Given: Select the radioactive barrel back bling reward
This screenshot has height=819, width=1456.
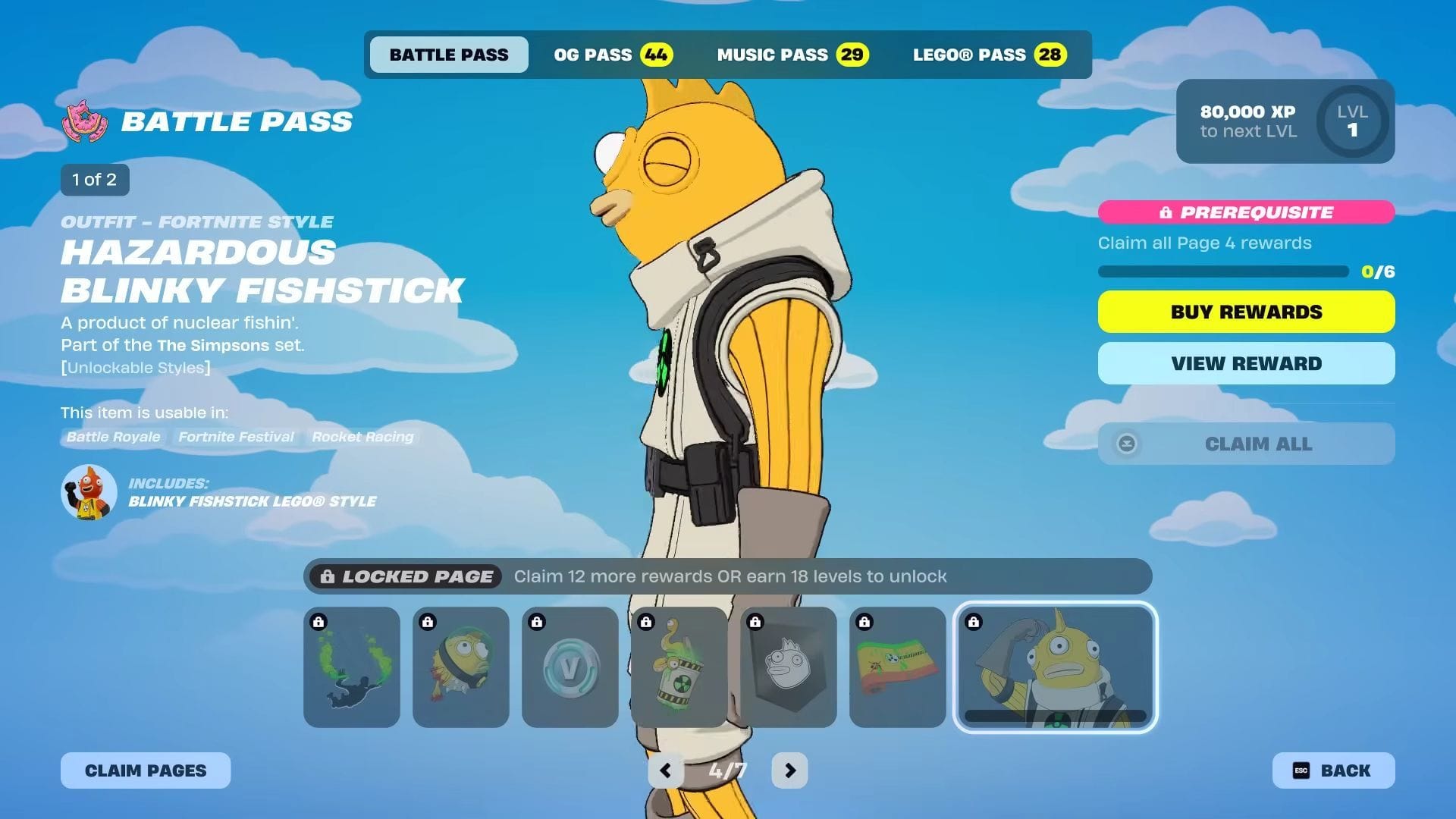Looking at the screenshot, I should [679, 667].
